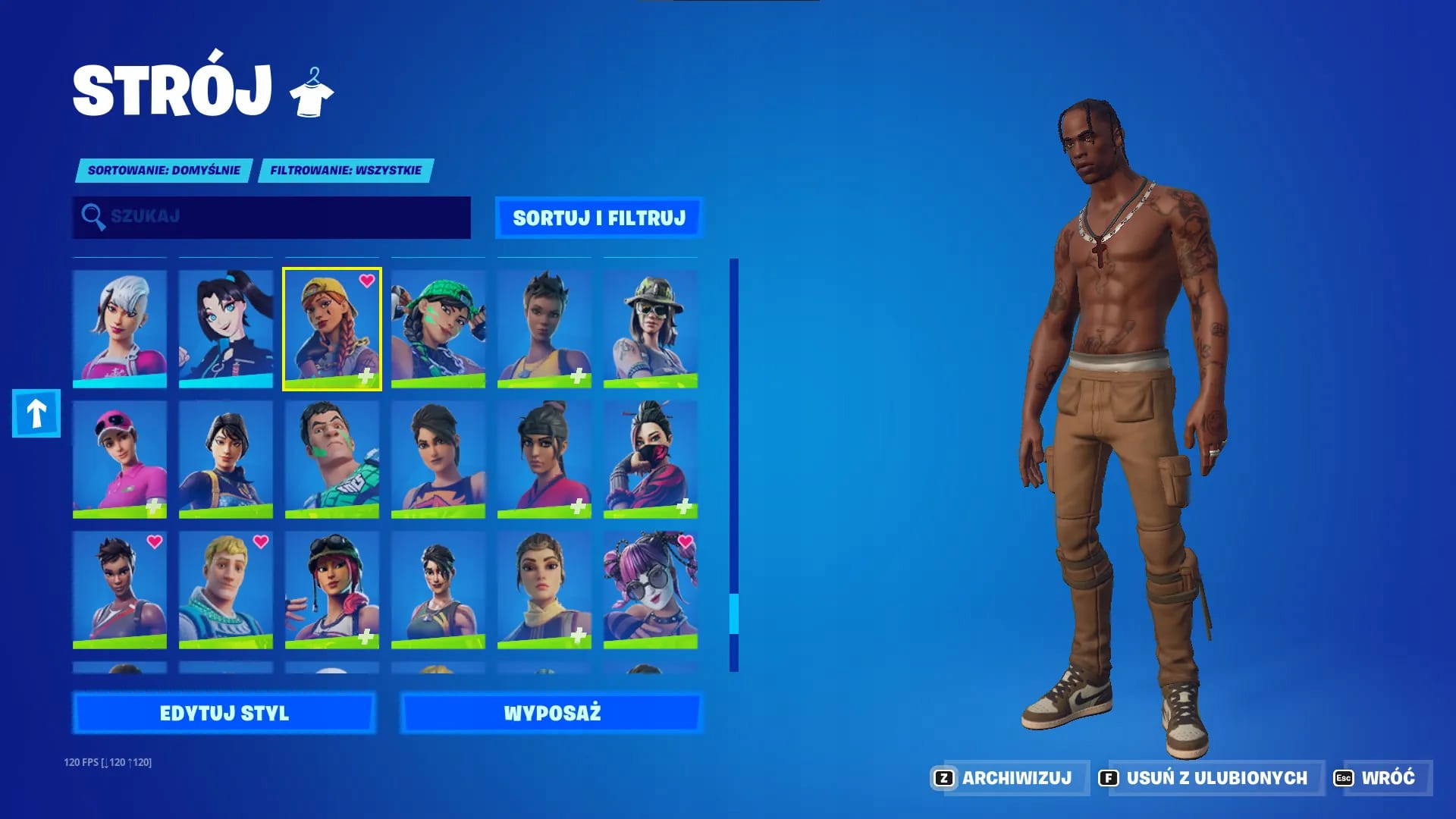1456x819 pixels.
Task: Open the FILTROWANIE: WSZYSTKIE dropdown
Action: (345, 170)
